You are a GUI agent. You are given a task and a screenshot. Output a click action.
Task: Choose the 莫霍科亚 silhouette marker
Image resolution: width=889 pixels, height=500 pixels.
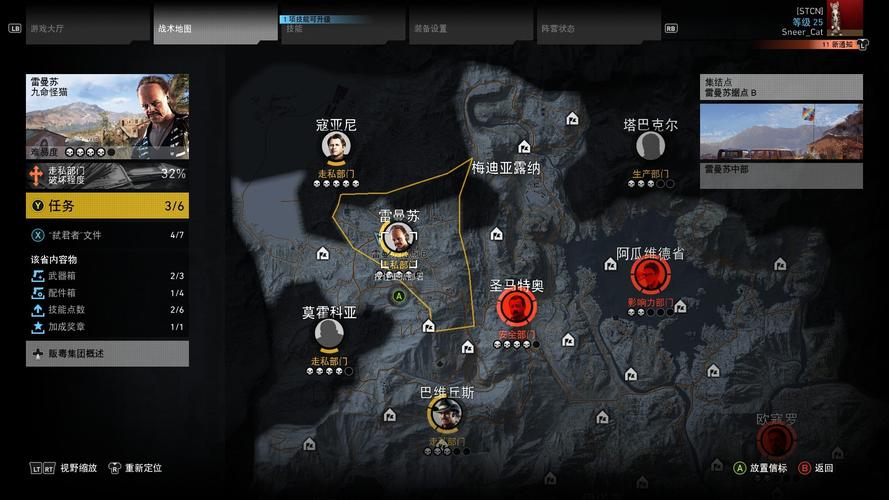(328, 334)
